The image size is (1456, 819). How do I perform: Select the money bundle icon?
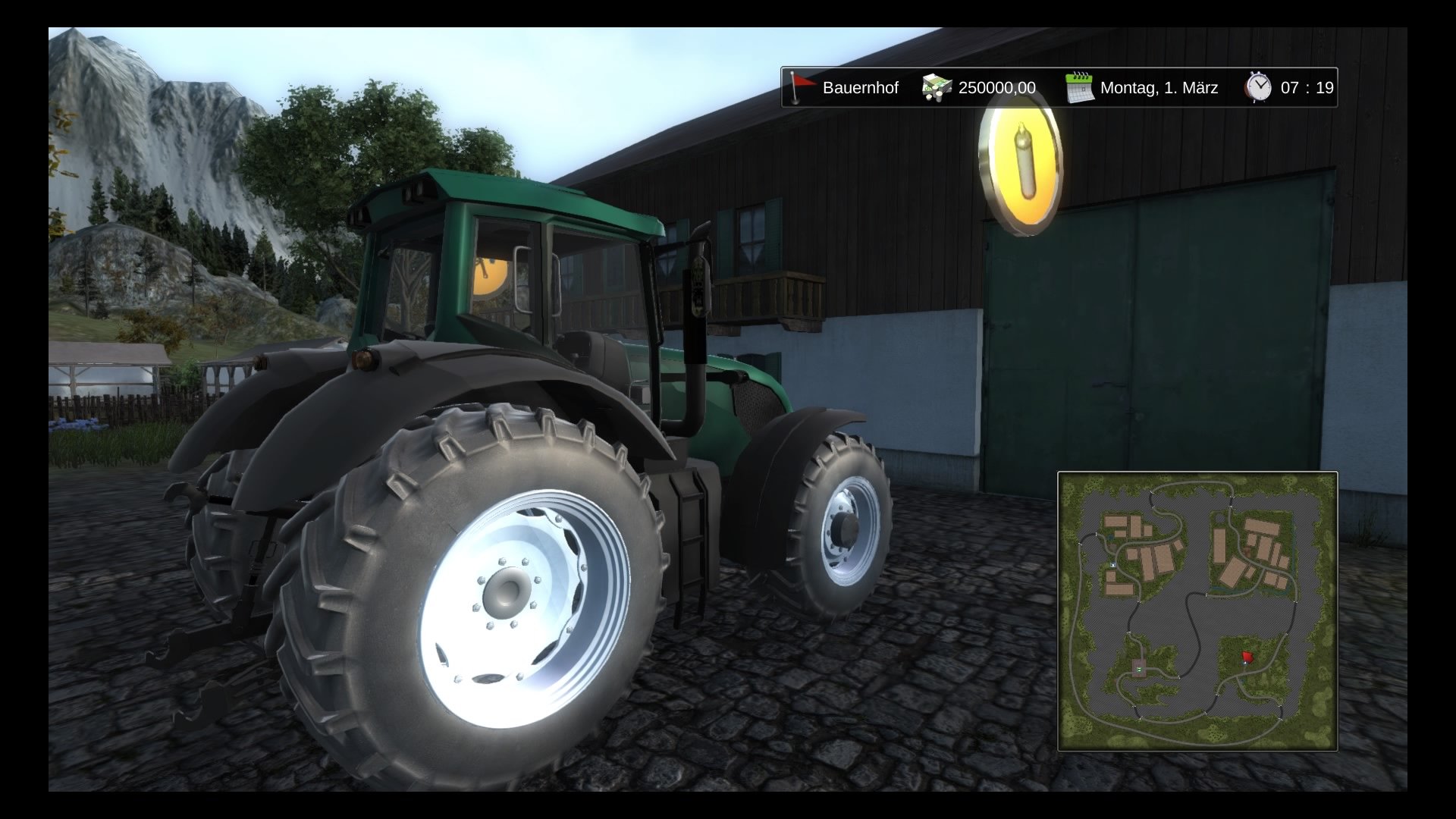(934, 87)
